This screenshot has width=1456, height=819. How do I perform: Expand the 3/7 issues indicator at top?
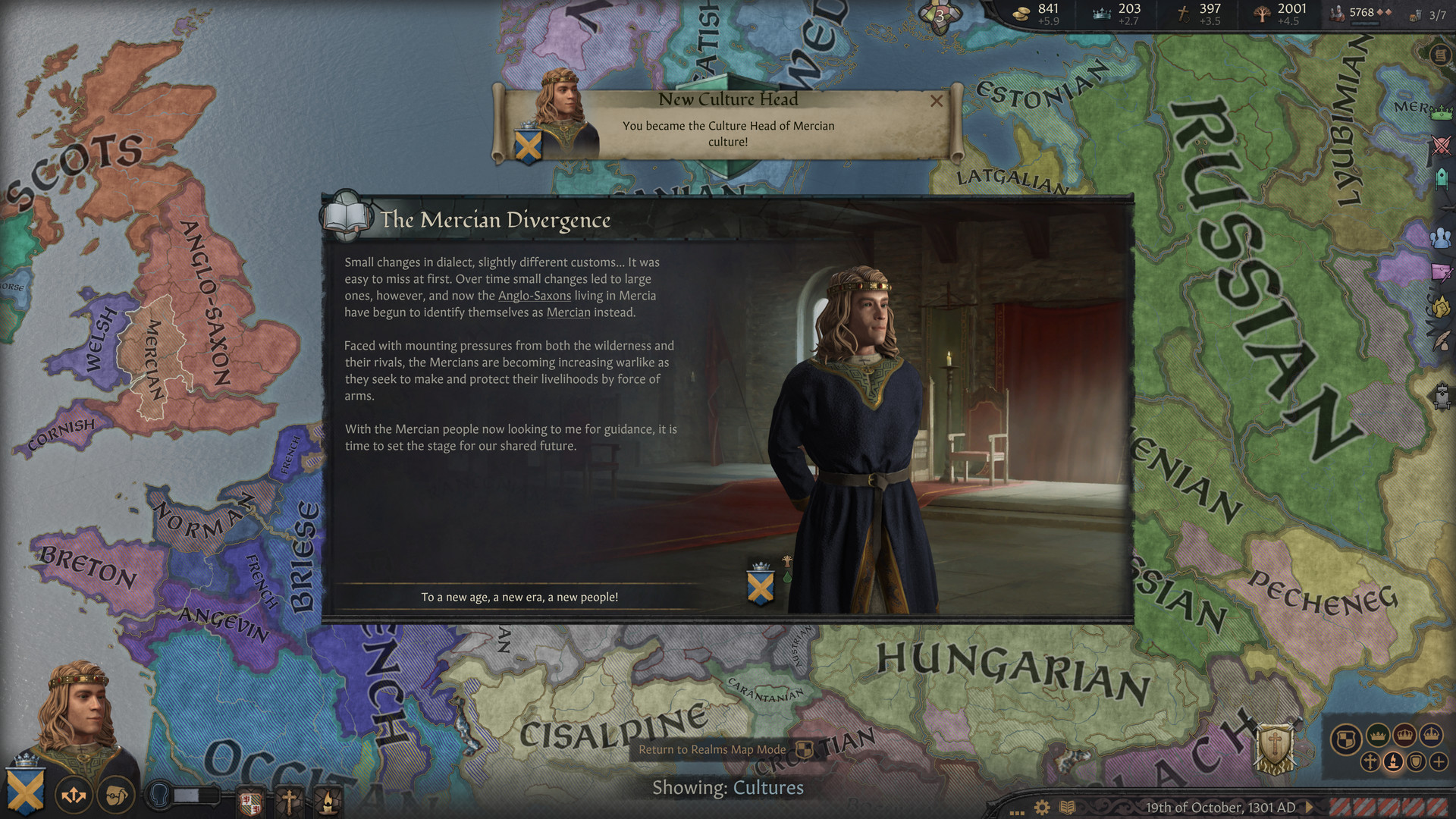(1436, 14)
